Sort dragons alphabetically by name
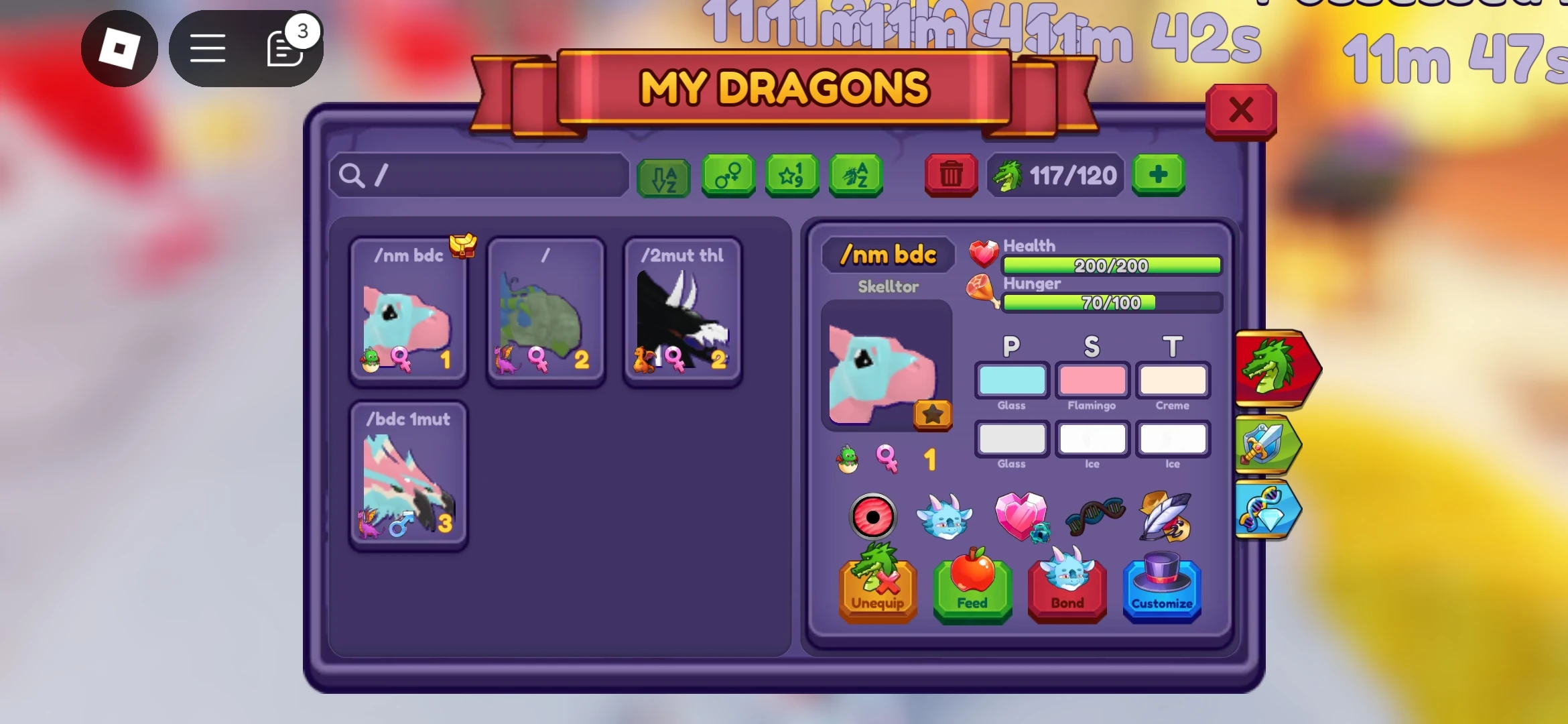 click(x=855, y=176)
